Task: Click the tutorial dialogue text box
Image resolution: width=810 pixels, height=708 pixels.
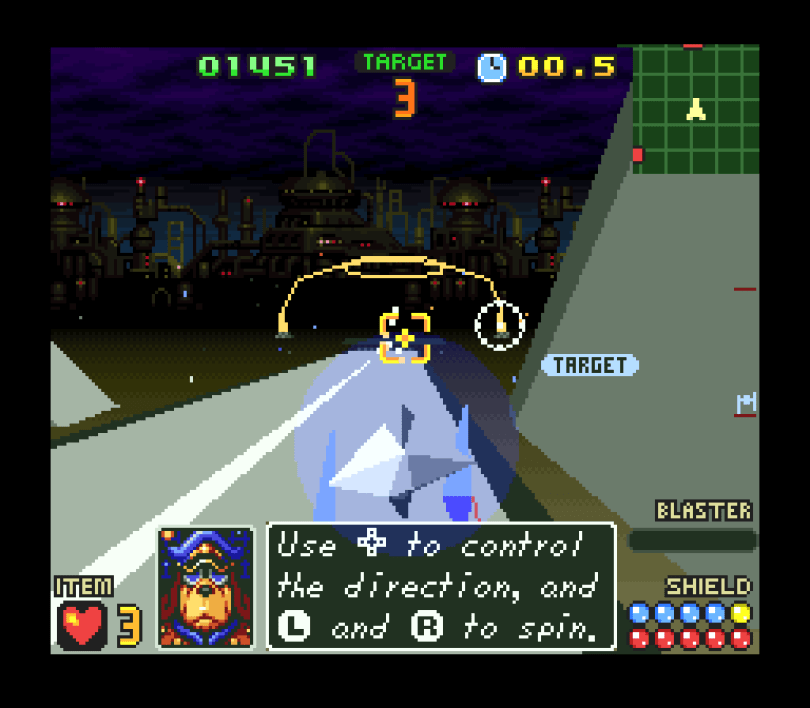Action: click(x=441, y=586)
